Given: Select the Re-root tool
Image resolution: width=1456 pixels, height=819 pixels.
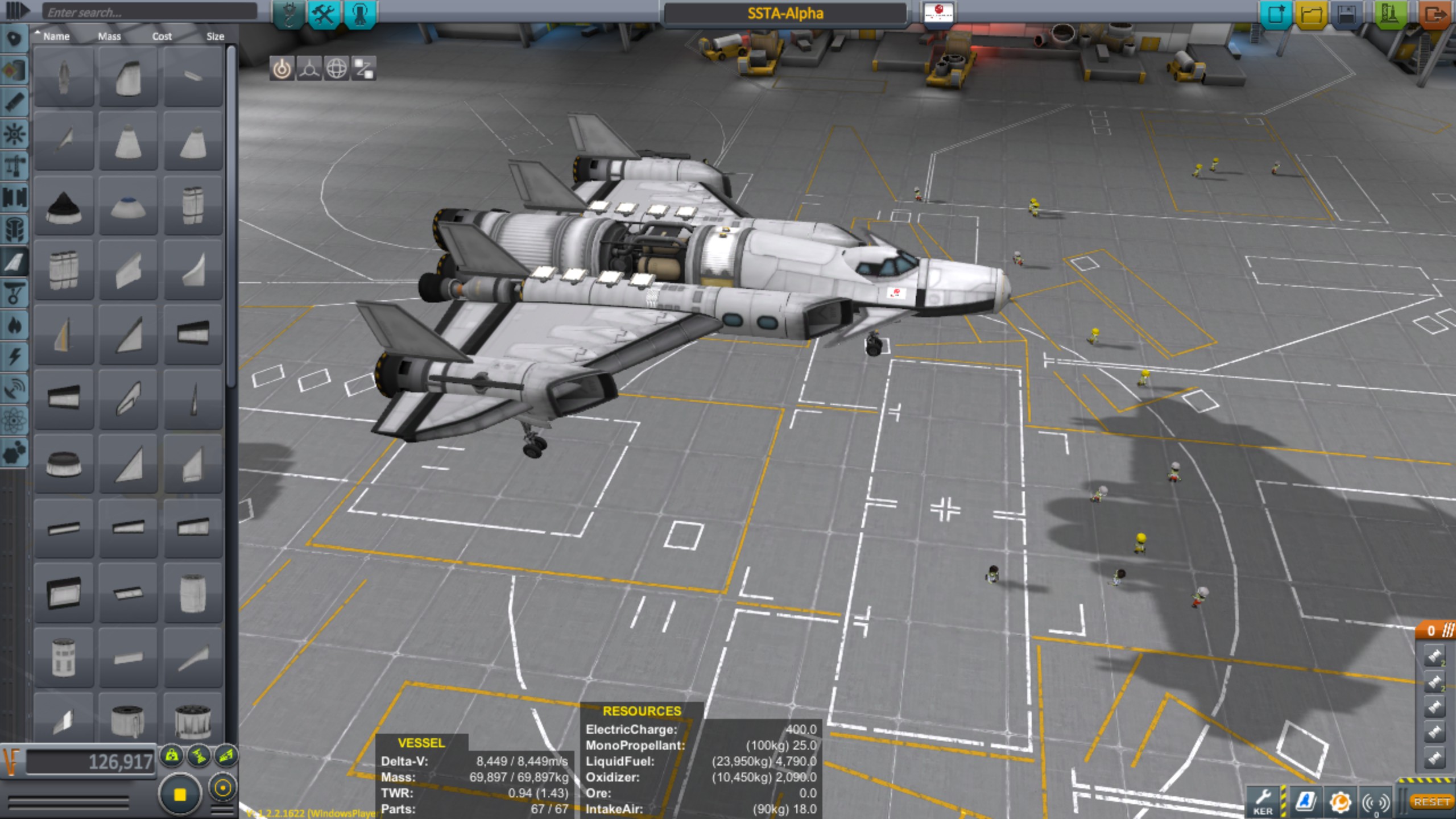Looking at the screenshot, I should click(x=364, y=69).
